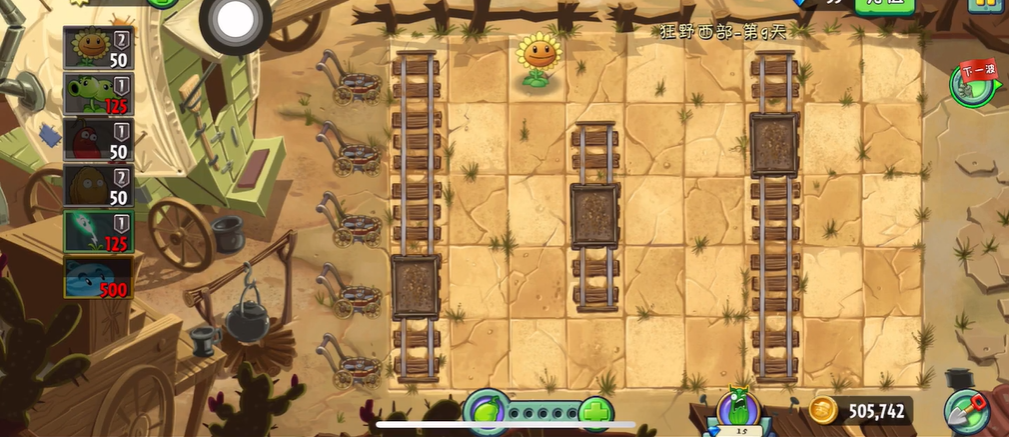The image size is (1009, 437).
Task: Call the next wave with the red flag button
Action: (x=974, y=83)
